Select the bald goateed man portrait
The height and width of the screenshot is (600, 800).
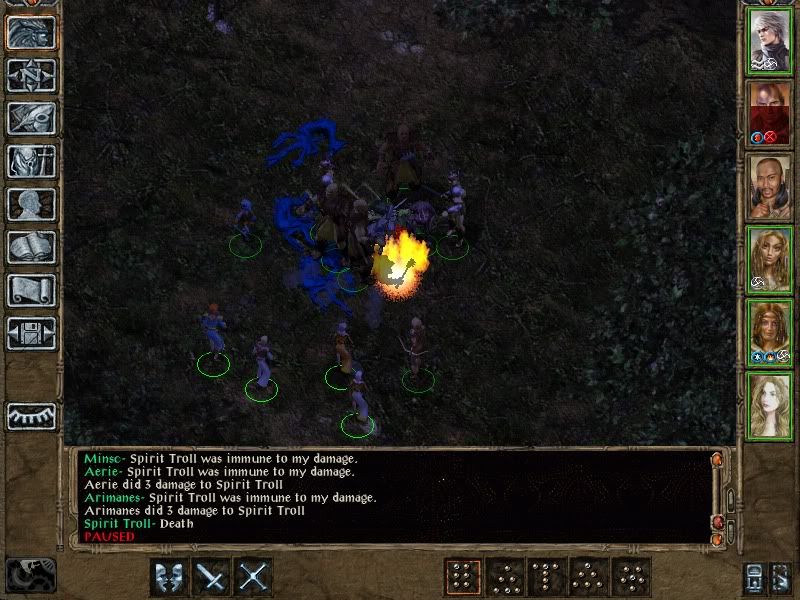pos(769,187)
